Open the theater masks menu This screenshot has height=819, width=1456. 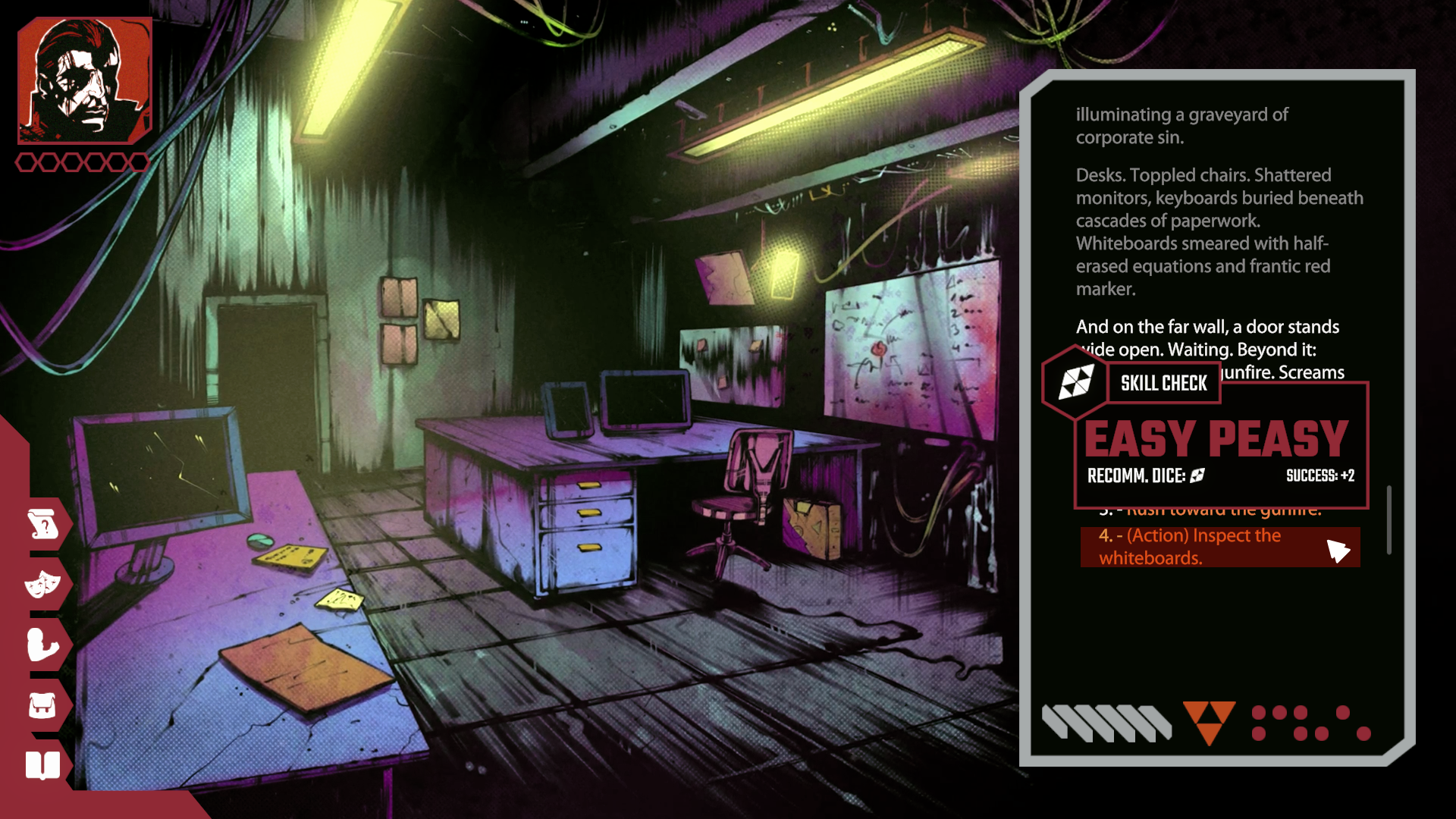(43, 584)
